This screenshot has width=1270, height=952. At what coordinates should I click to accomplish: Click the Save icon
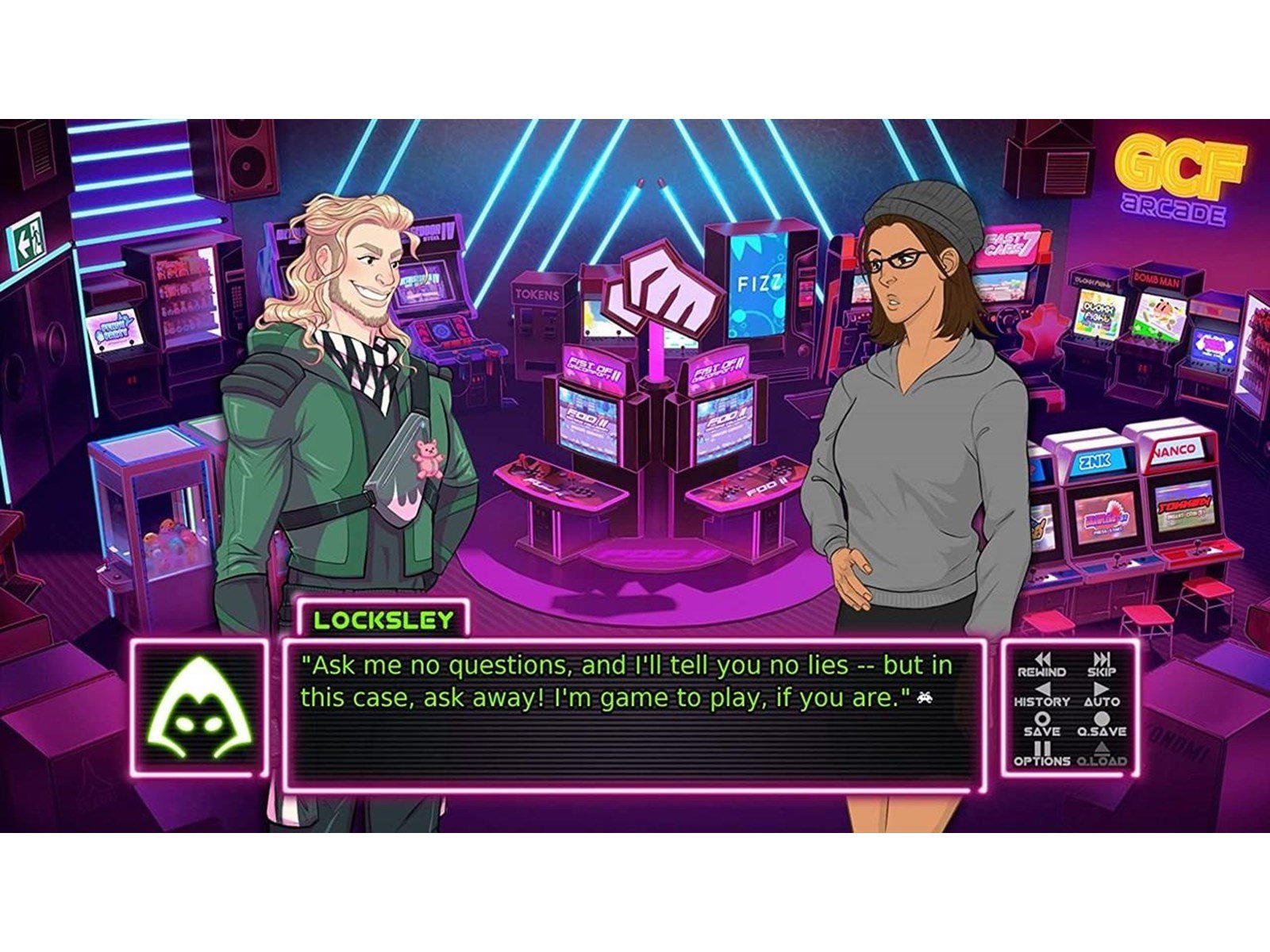coord(1042,720)
